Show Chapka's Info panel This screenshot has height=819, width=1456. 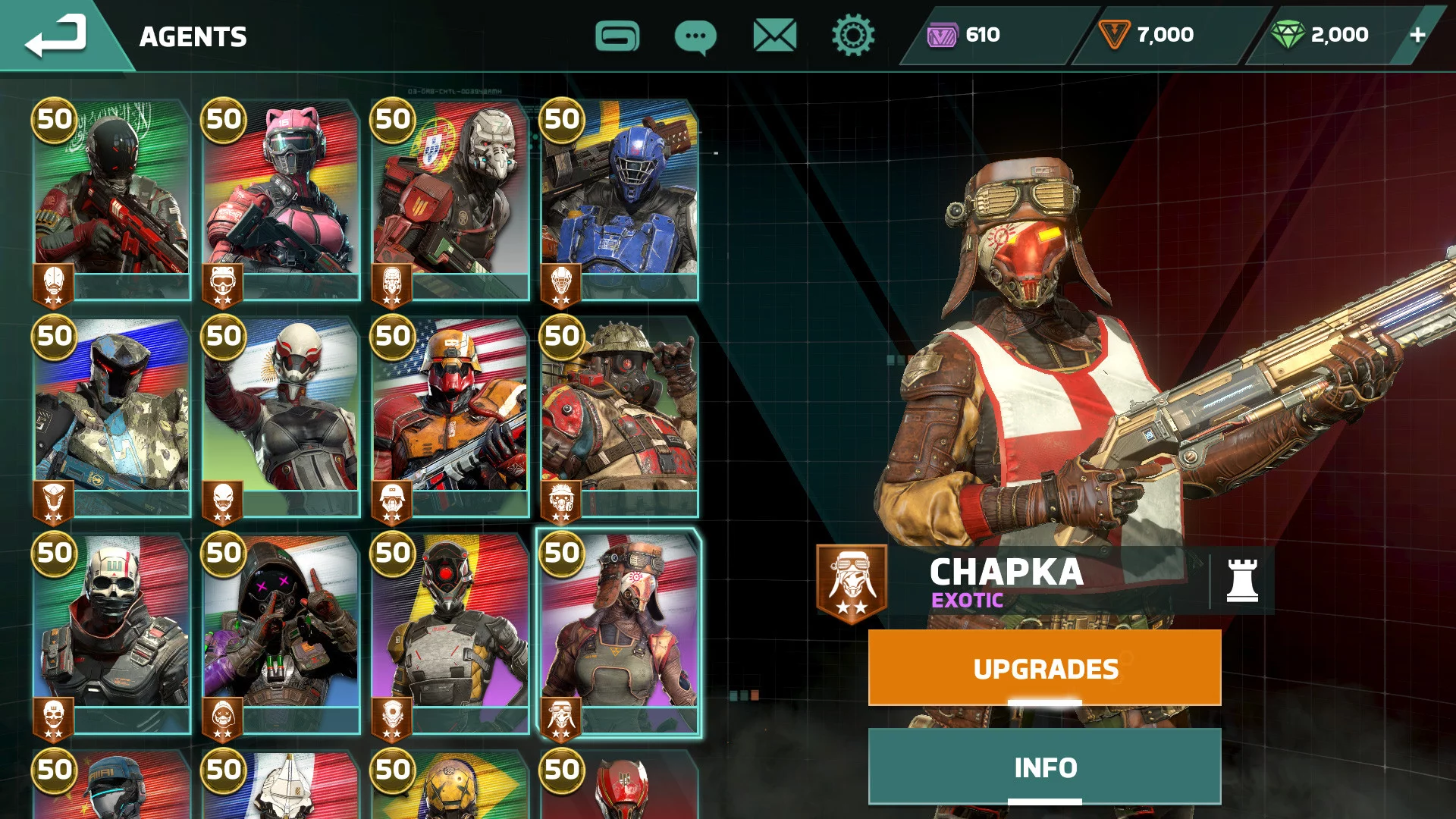pyautogui.click(x=1044, y=767)
